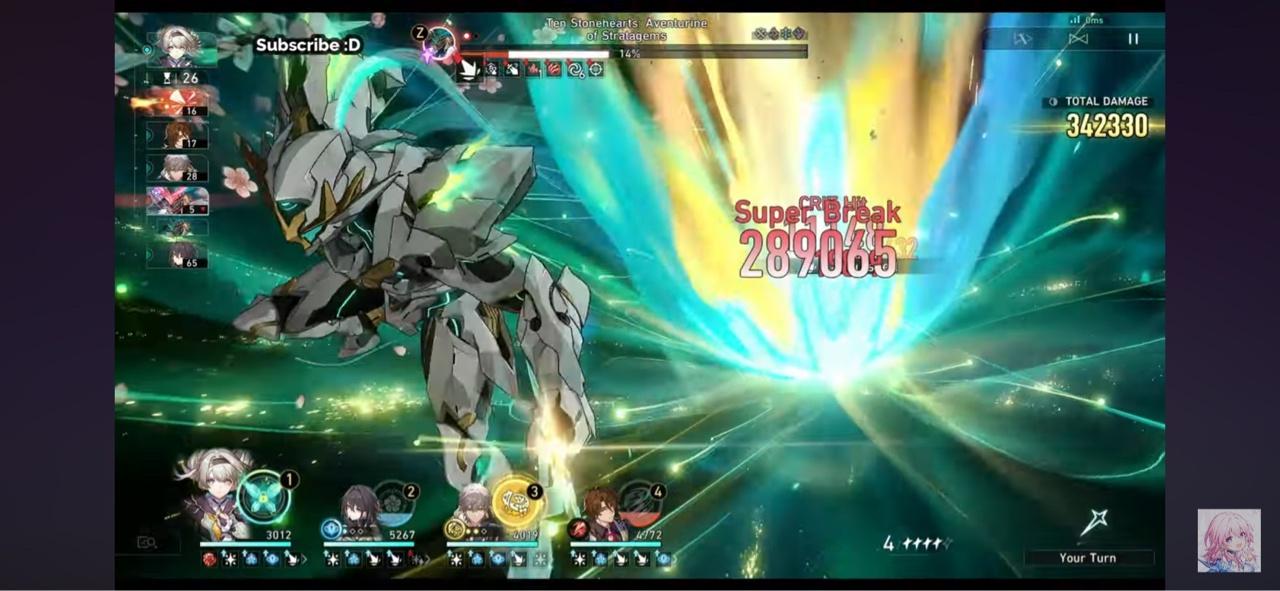Pause the battle
The width and height of the screenshot is (1280, 591).
tap(1133, 39)
